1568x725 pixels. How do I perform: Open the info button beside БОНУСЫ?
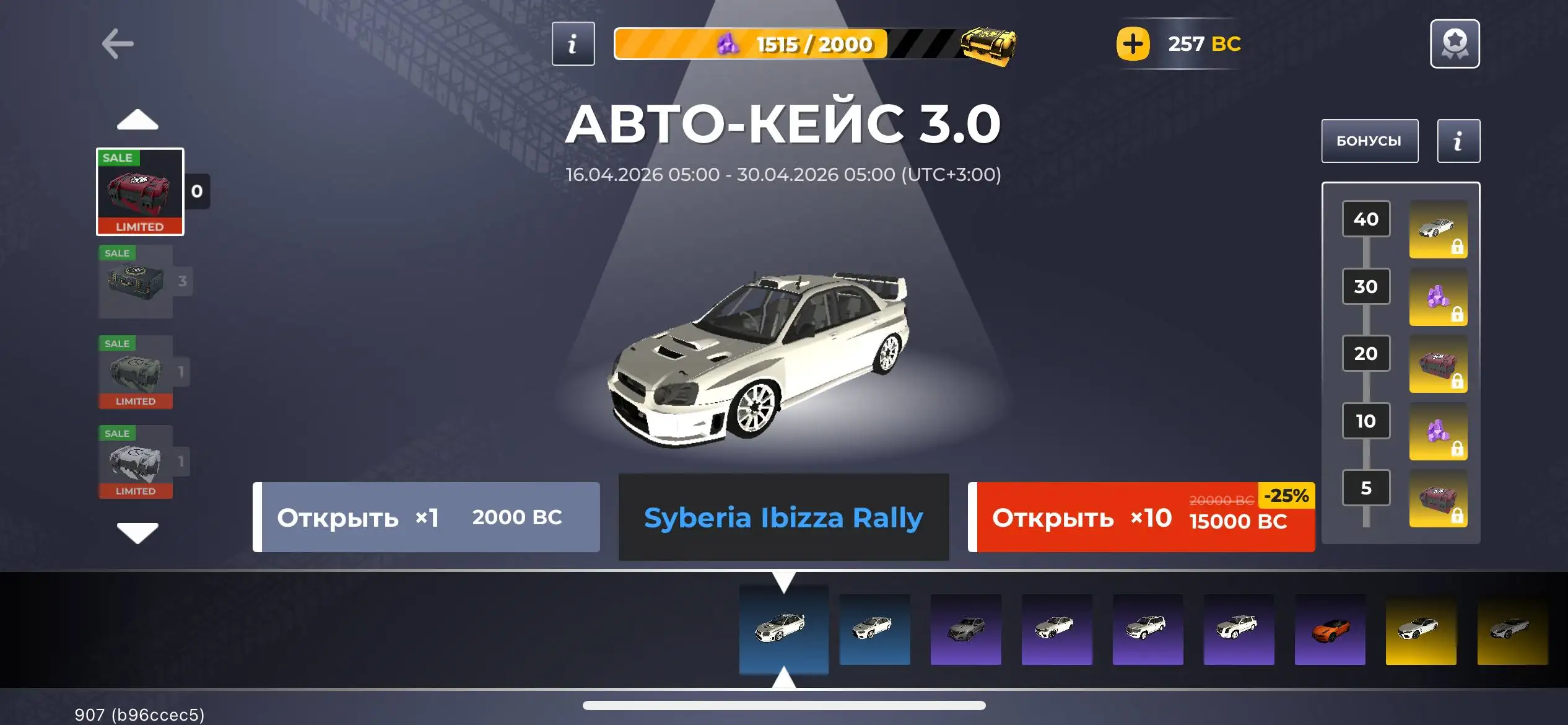pos(1458,141)
